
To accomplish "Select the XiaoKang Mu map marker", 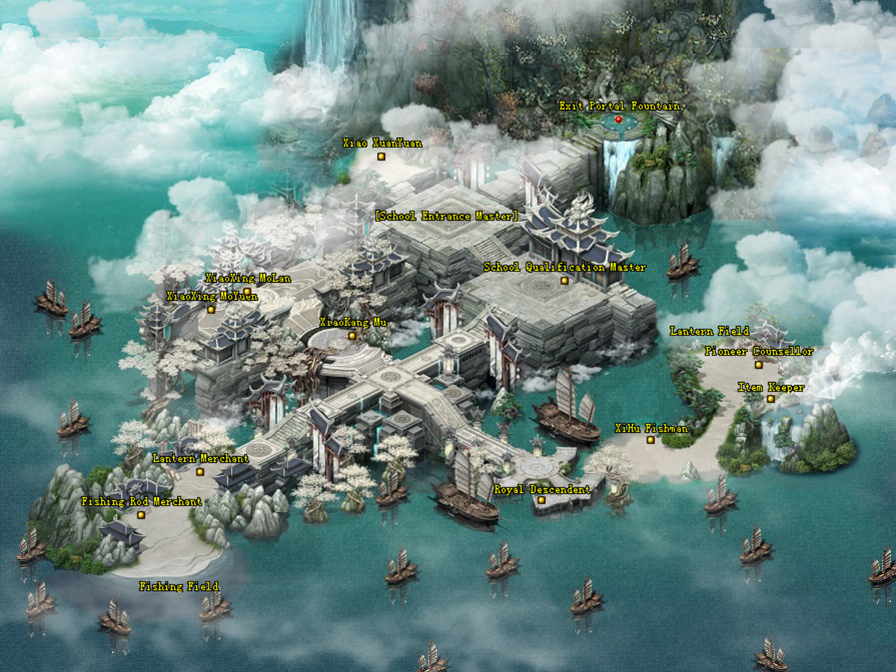I will (x=352, y=336).
